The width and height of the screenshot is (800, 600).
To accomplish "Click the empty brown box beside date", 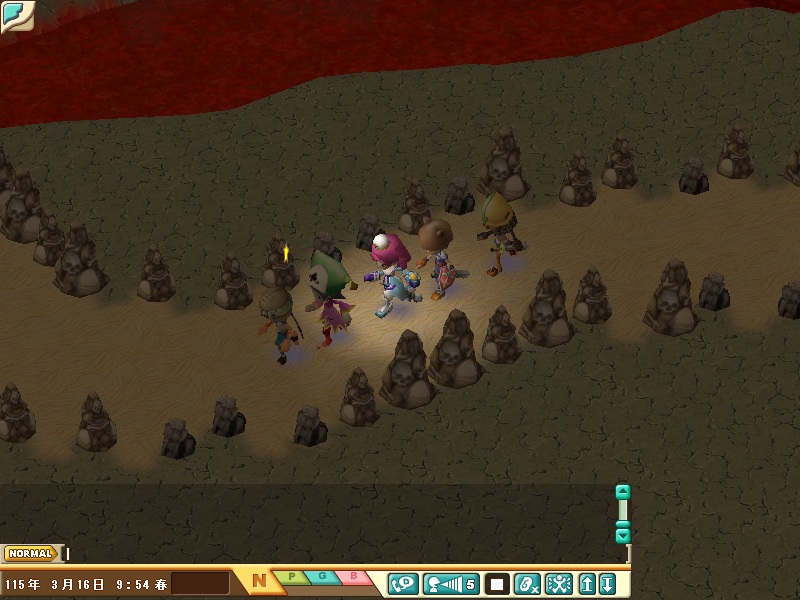I will point(200,583).
